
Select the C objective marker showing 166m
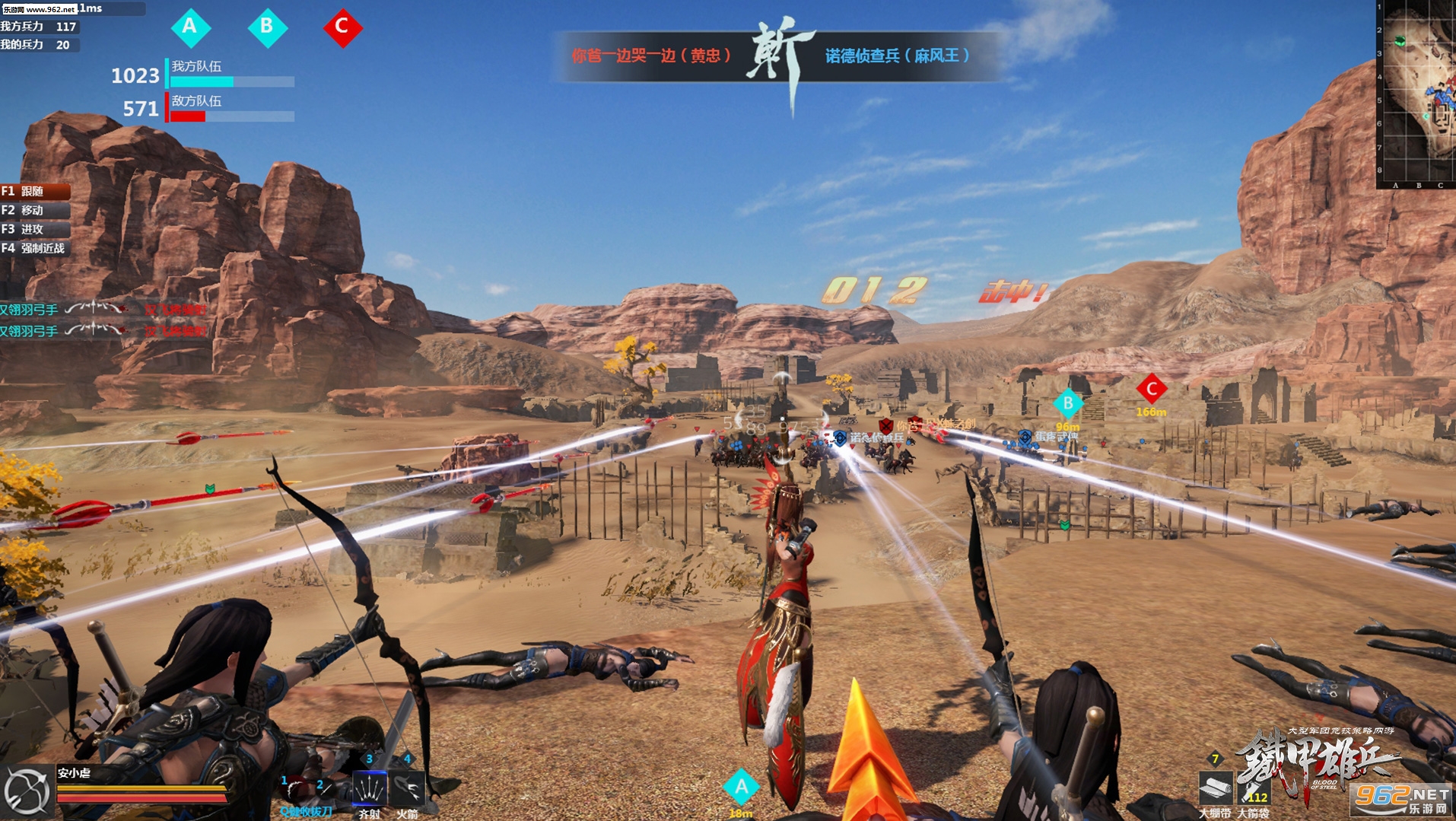(x=1151, y=389)
